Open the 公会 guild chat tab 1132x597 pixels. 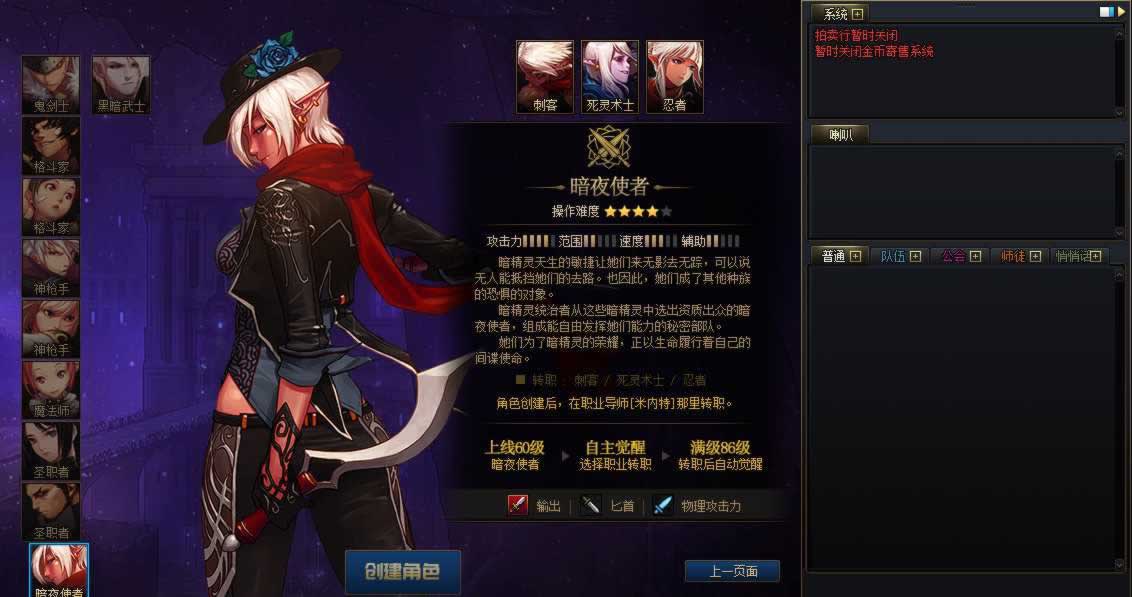click(x=953, y=256)
